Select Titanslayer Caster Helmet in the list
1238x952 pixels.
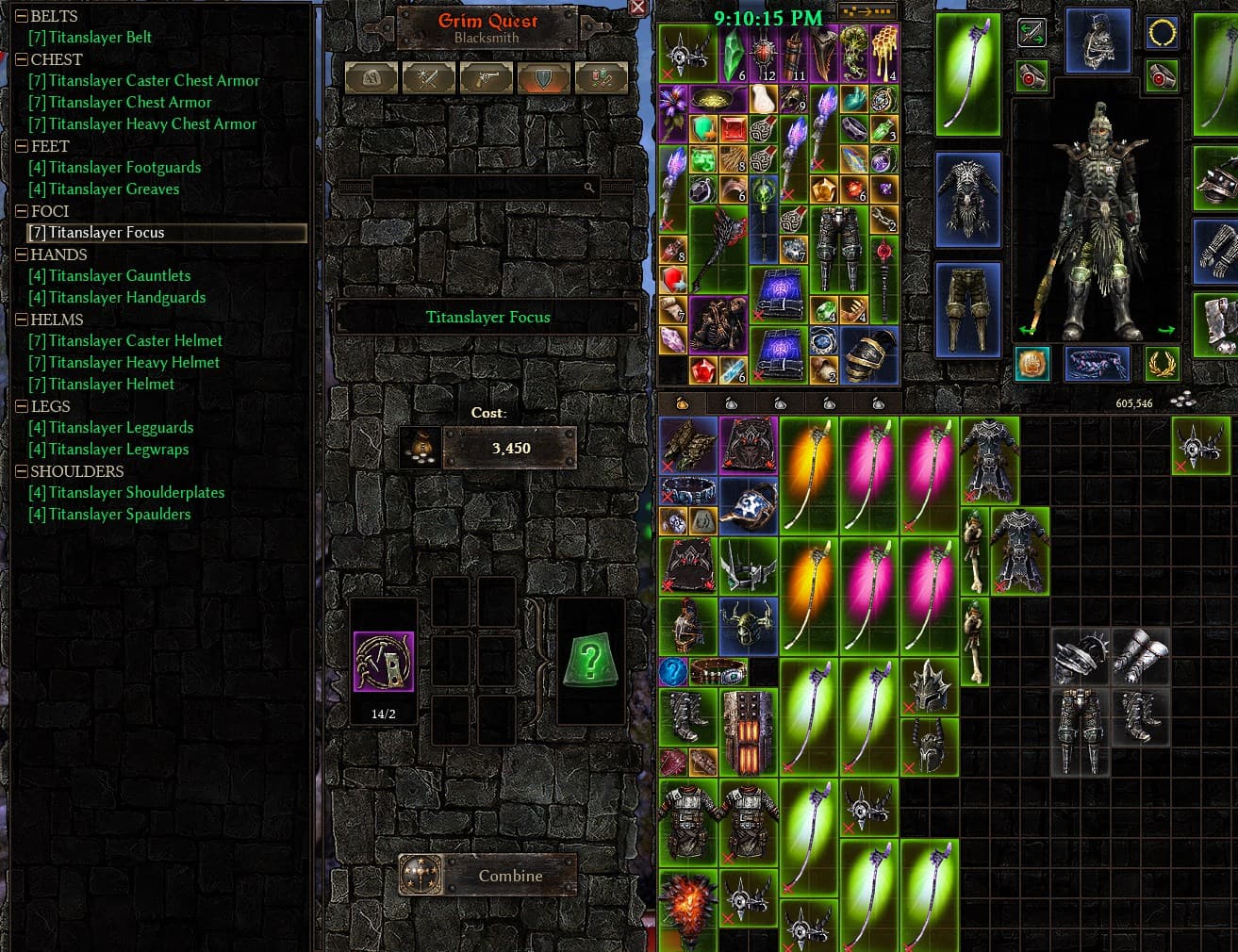coord(135,340)
